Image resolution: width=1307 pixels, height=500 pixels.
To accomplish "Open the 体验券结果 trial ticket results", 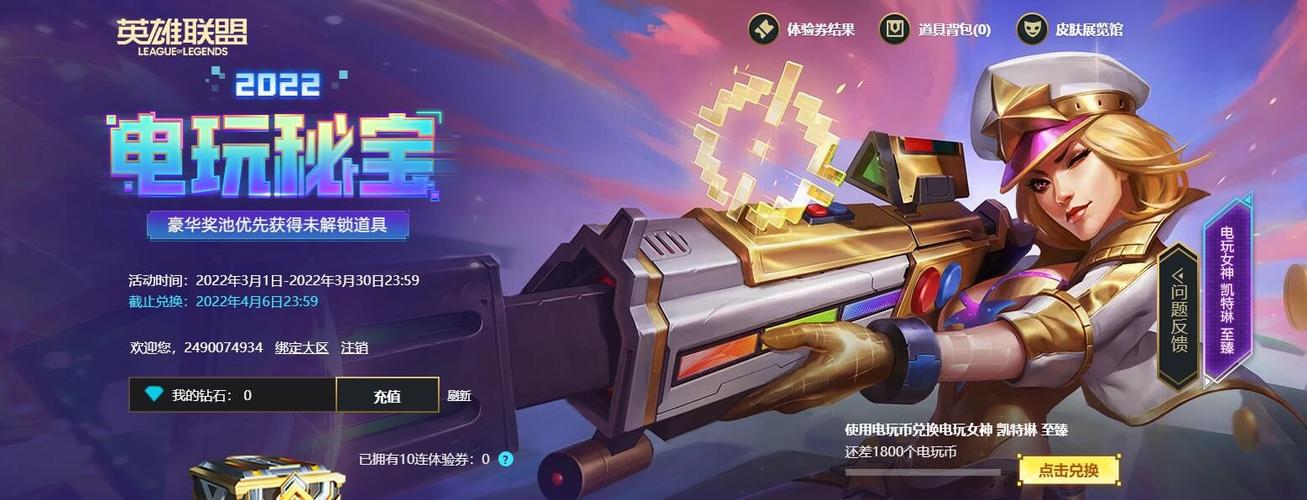I will [802, 30].
